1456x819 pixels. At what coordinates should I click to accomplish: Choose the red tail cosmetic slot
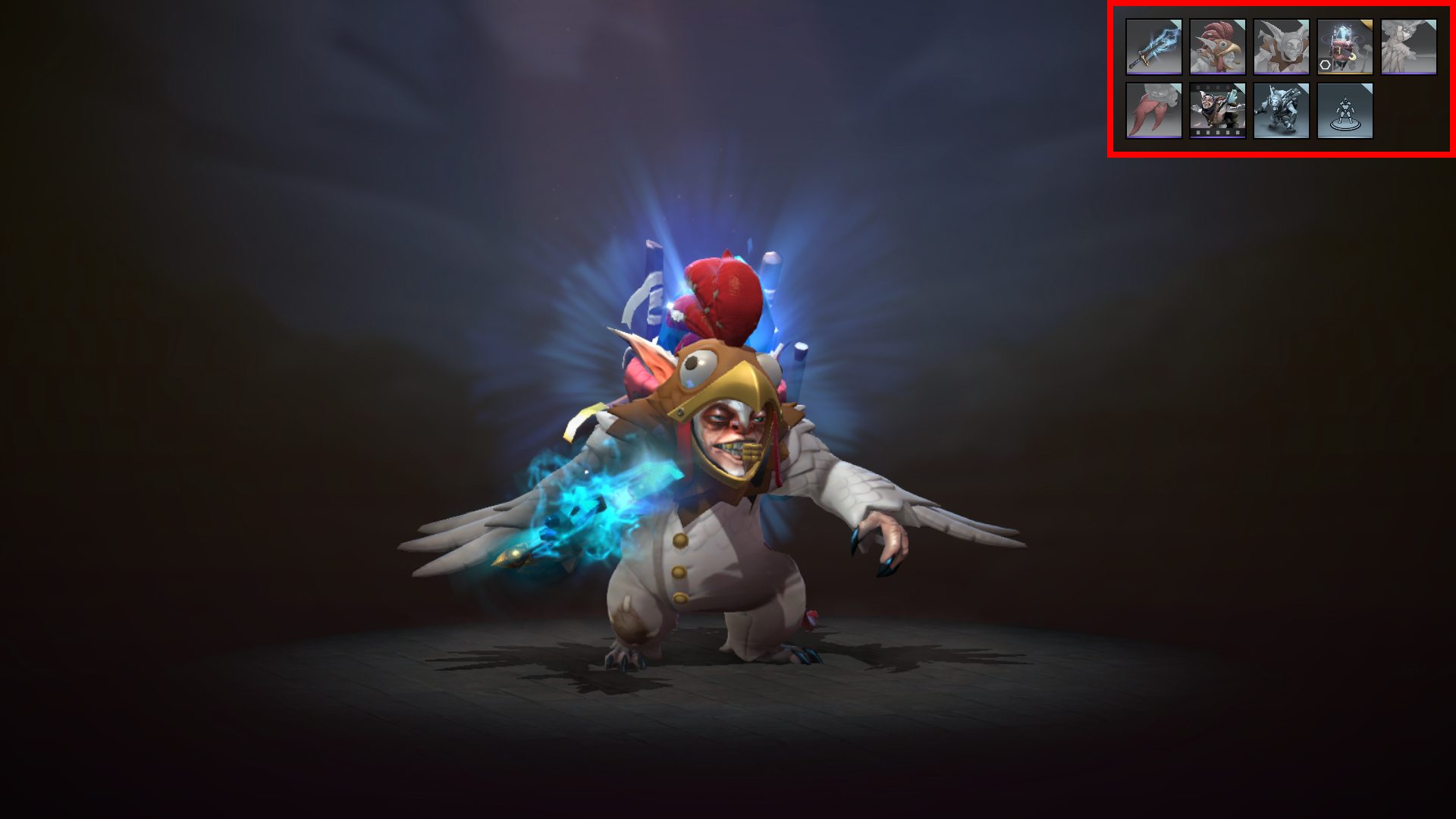click(x=1154, y=111)
